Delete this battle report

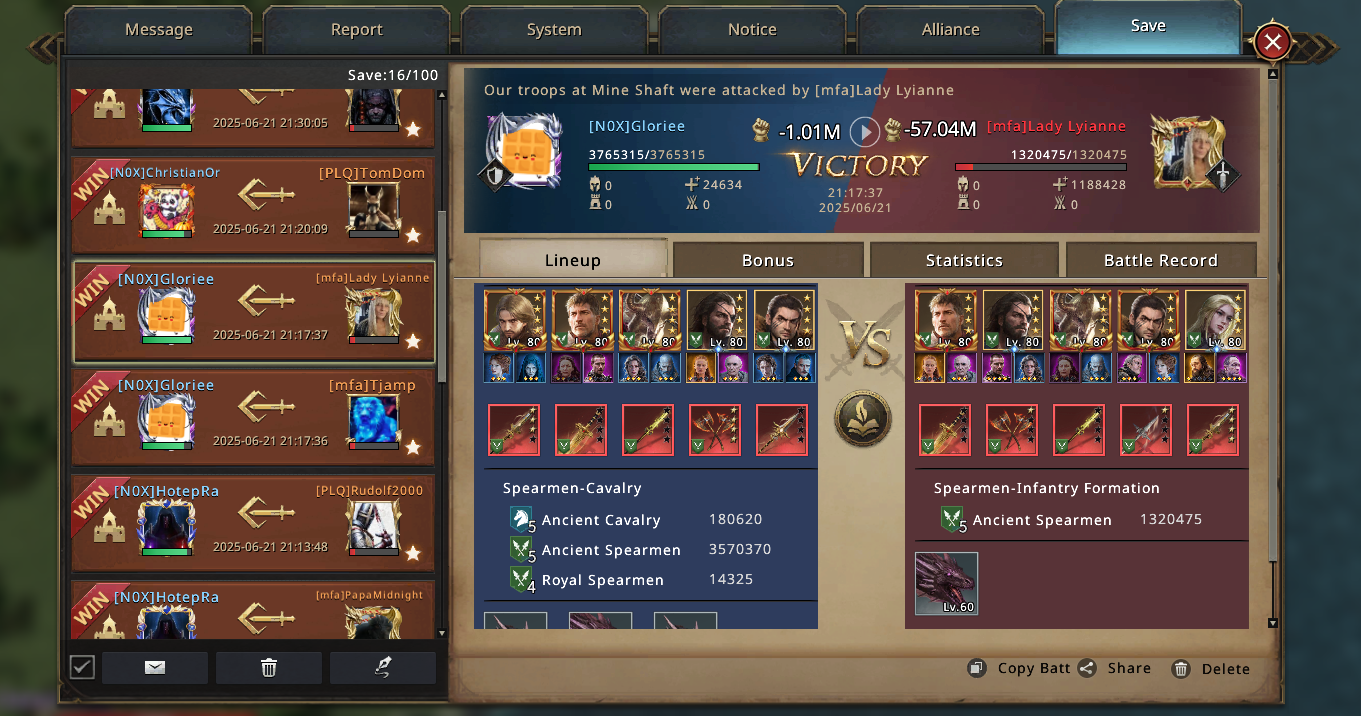tap(1212, 668)
